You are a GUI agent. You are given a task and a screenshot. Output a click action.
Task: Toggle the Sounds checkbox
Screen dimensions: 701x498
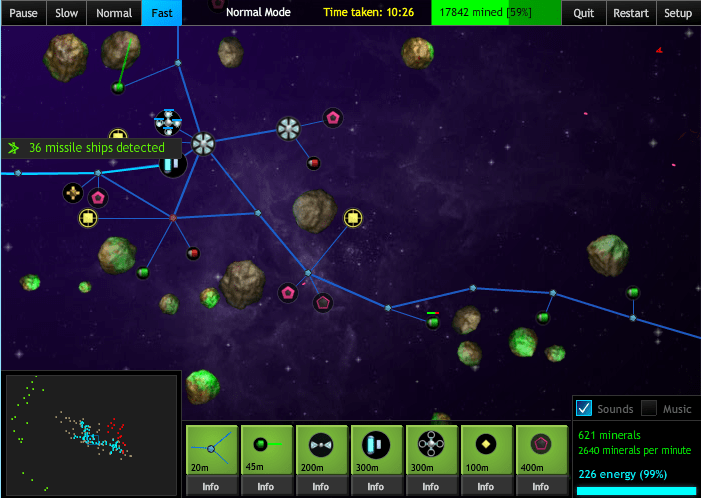(x=585, y=408)
